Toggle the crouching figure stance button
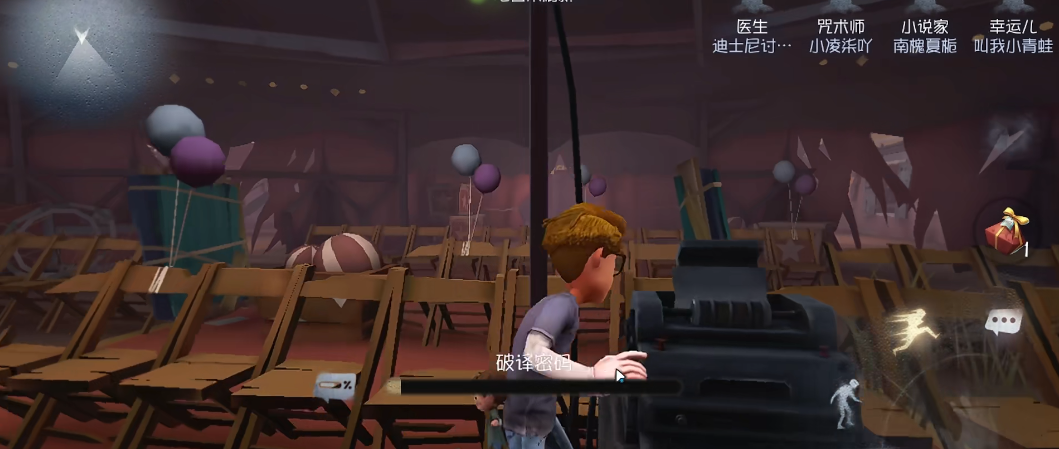Viewport: 1059px width, 449px height. coord(846,401)
